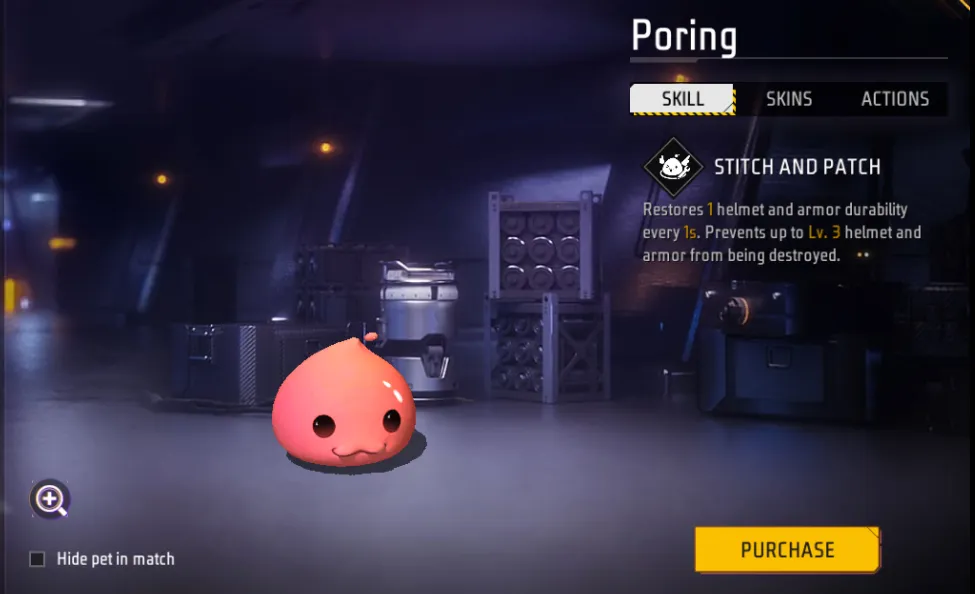Show the Actions tab
This screenshot has height=594, width=975.
point(895,99)
